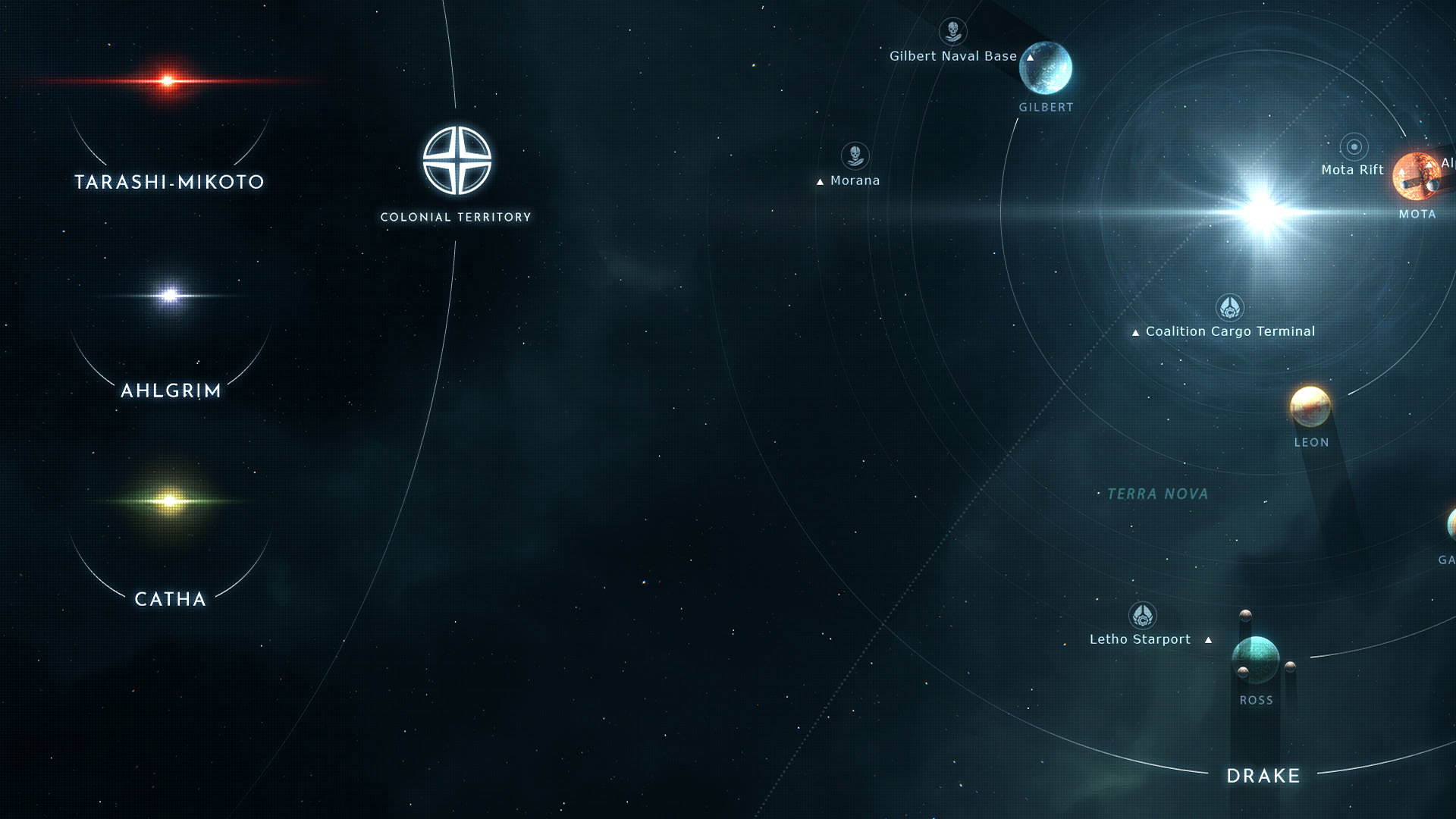Select the Tarashi-Mikoto star system
The width and height of the screenshot is (1456, 819).
(x=168, y=81)
